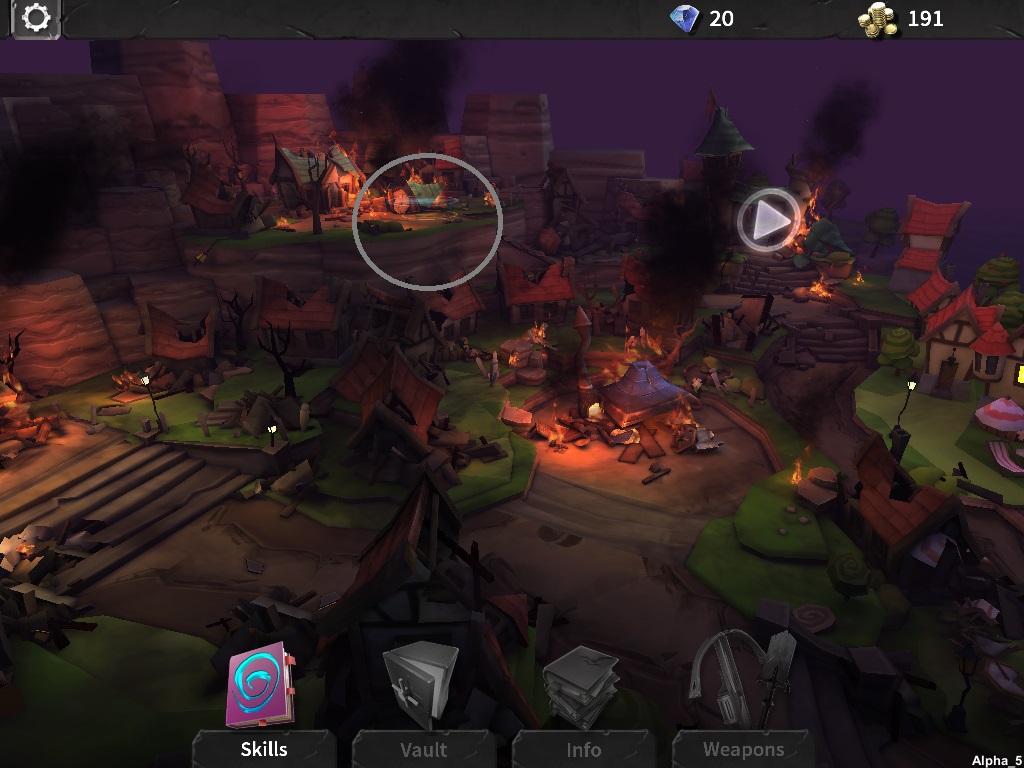Start the level with the play button
Image resolution: width=1024 pixels, height=768 pixels.
pos(769,220)
